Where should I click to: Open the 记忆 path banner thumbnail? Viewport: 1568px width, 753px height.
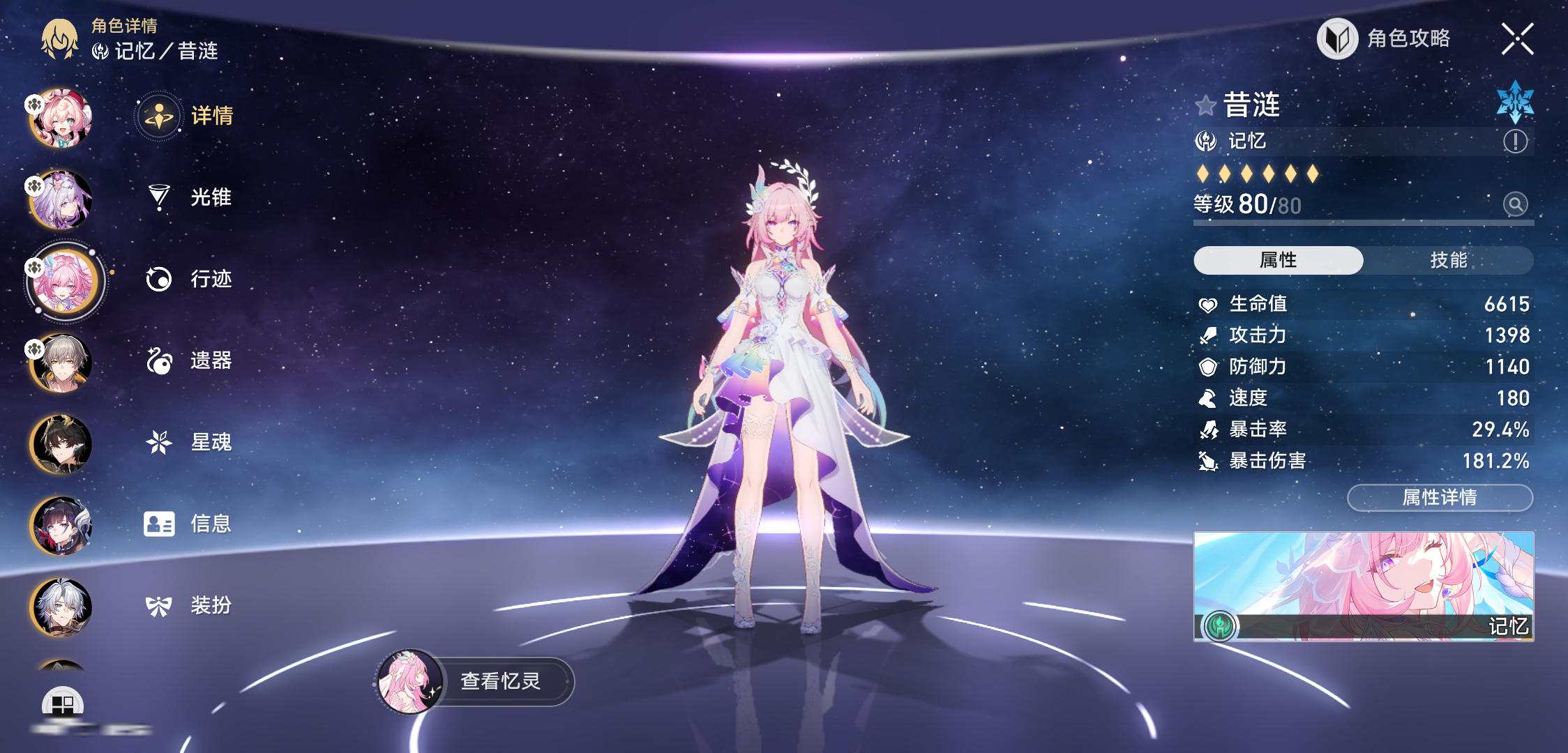pyautogui.click(x=1363, y=586)
